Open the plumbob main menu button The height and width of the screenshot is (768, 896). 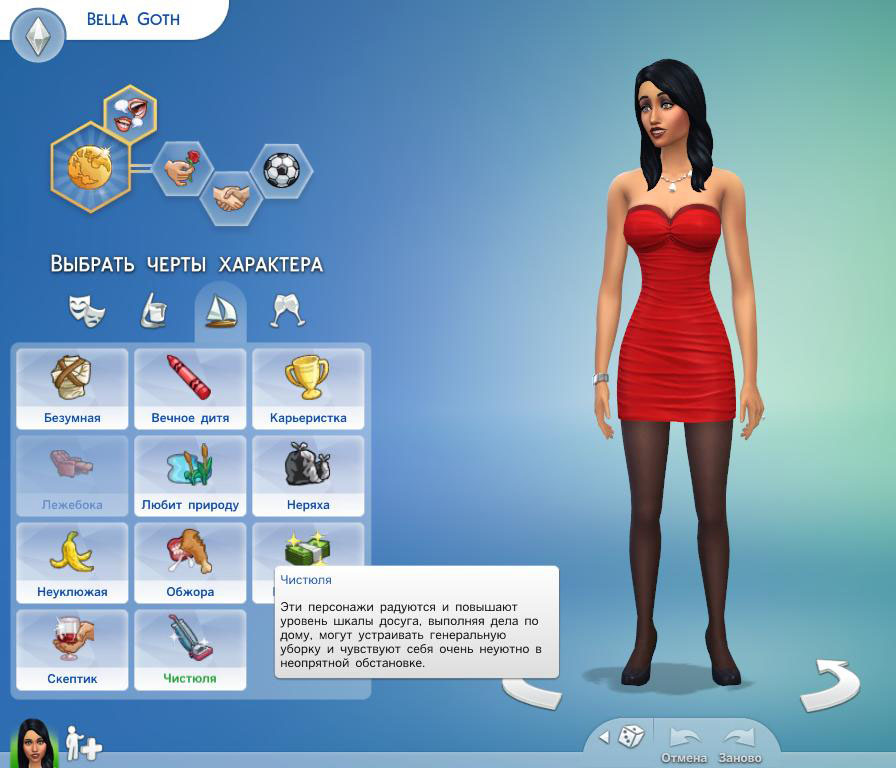click(38, 36)
